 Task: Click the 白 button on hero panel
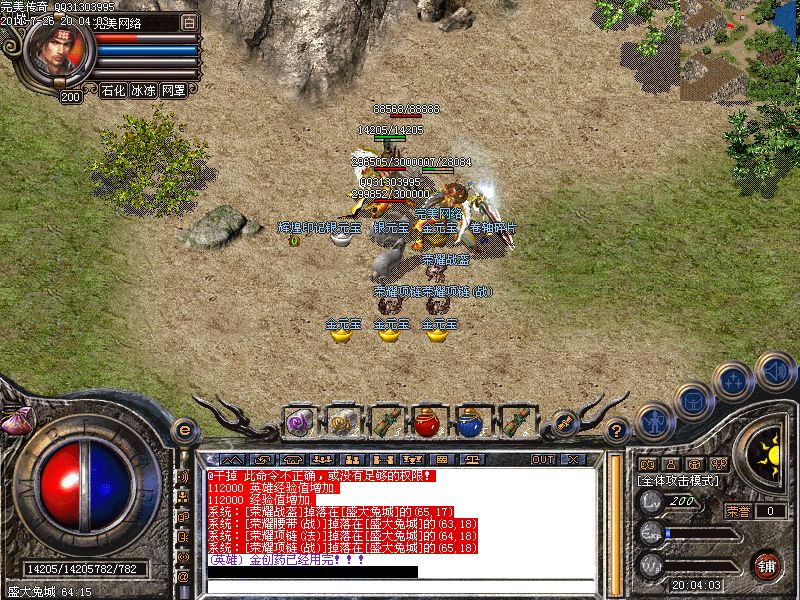(190, 21)
